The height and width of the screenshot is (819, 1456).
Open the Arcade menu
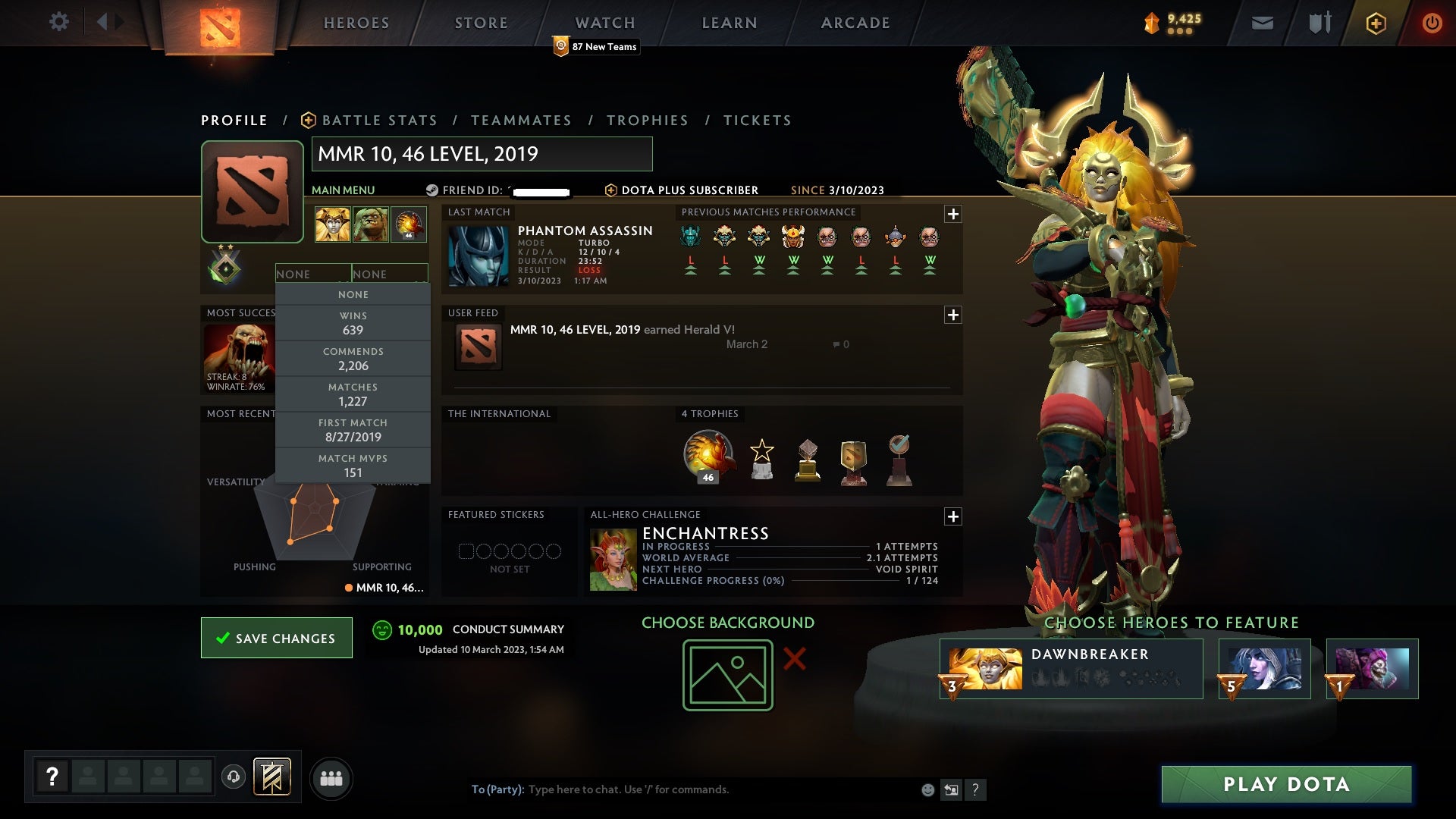click(855, 23)
